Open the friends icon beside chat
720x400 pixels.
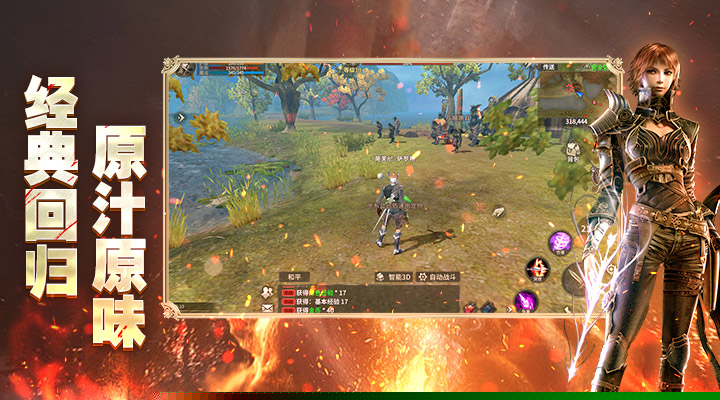(x=268, y=291)
